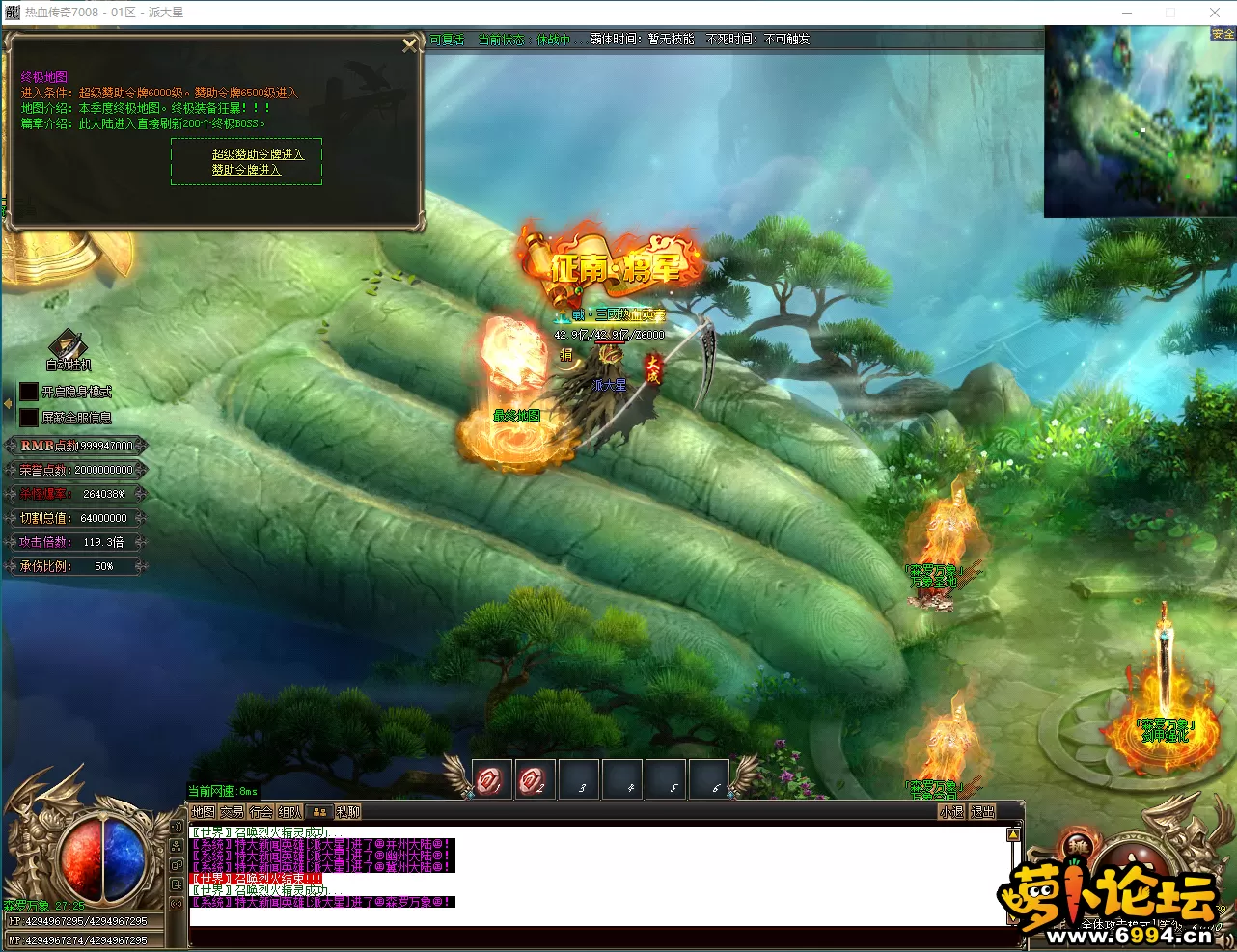Choose 超级赞助令牌进入 entry option
The image size is (1237, 952).
258,154
